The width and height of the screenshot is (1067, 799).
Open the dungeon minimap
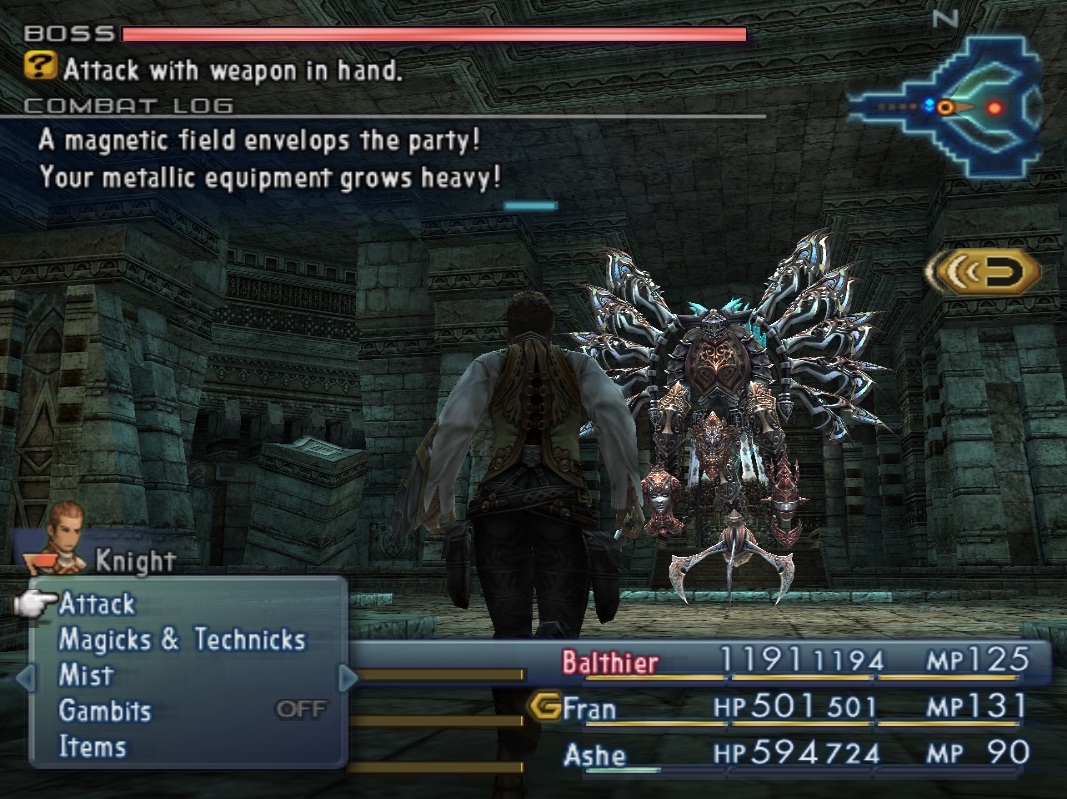coord(944,106)
